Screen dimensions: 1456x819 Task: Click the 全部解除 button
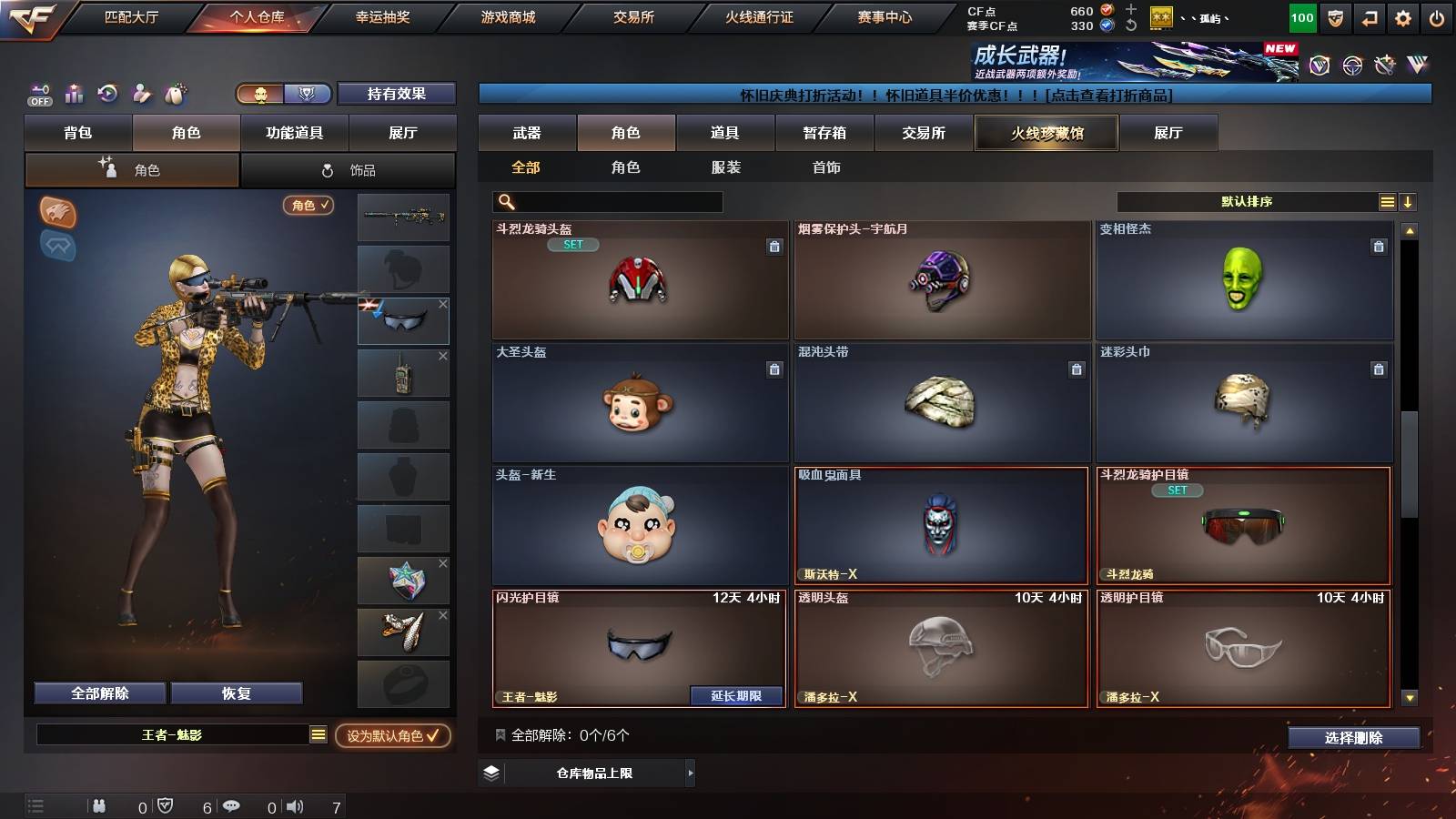tap(98, 693)
